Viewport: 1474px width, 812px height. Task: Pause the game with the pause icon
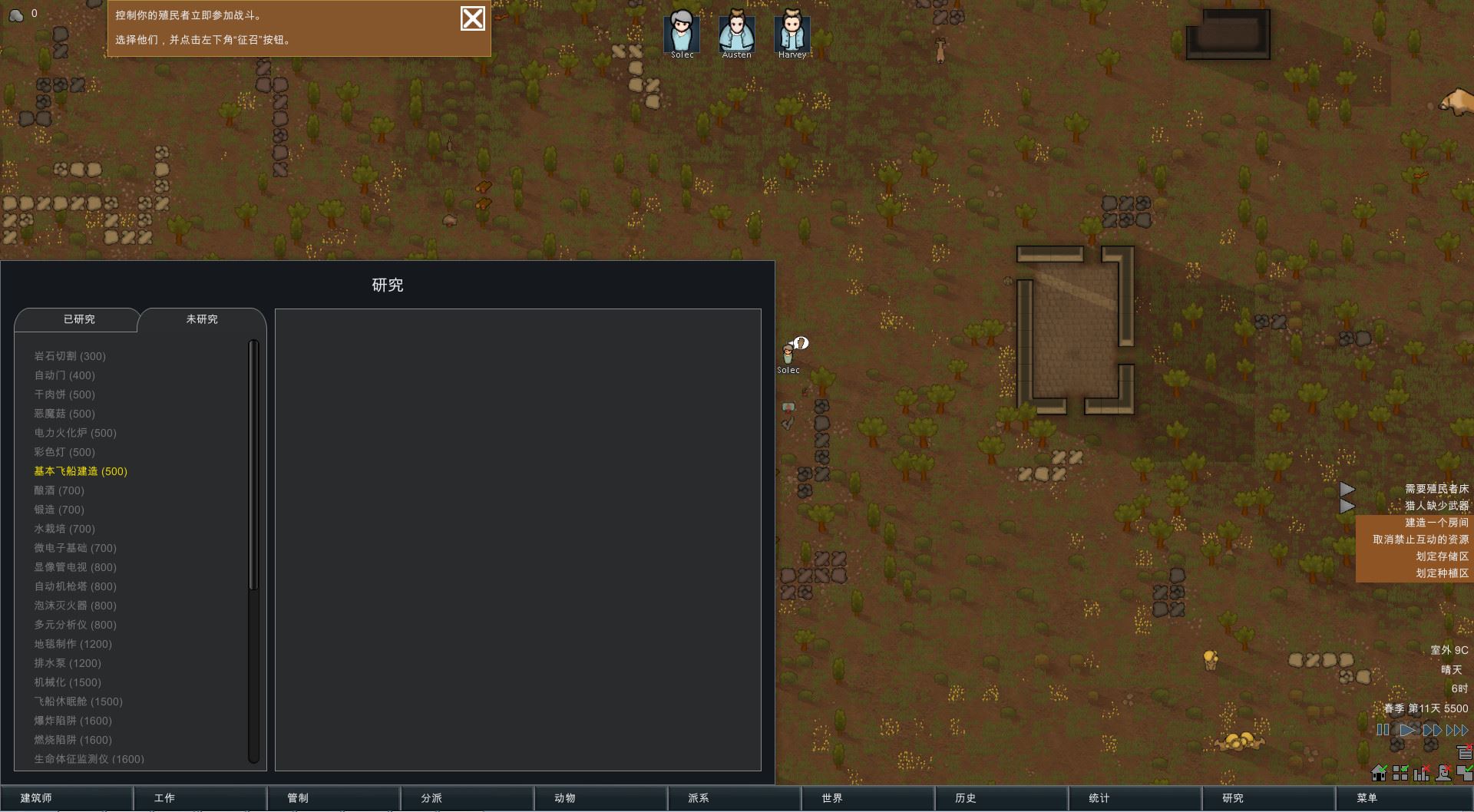point(1383,730)
